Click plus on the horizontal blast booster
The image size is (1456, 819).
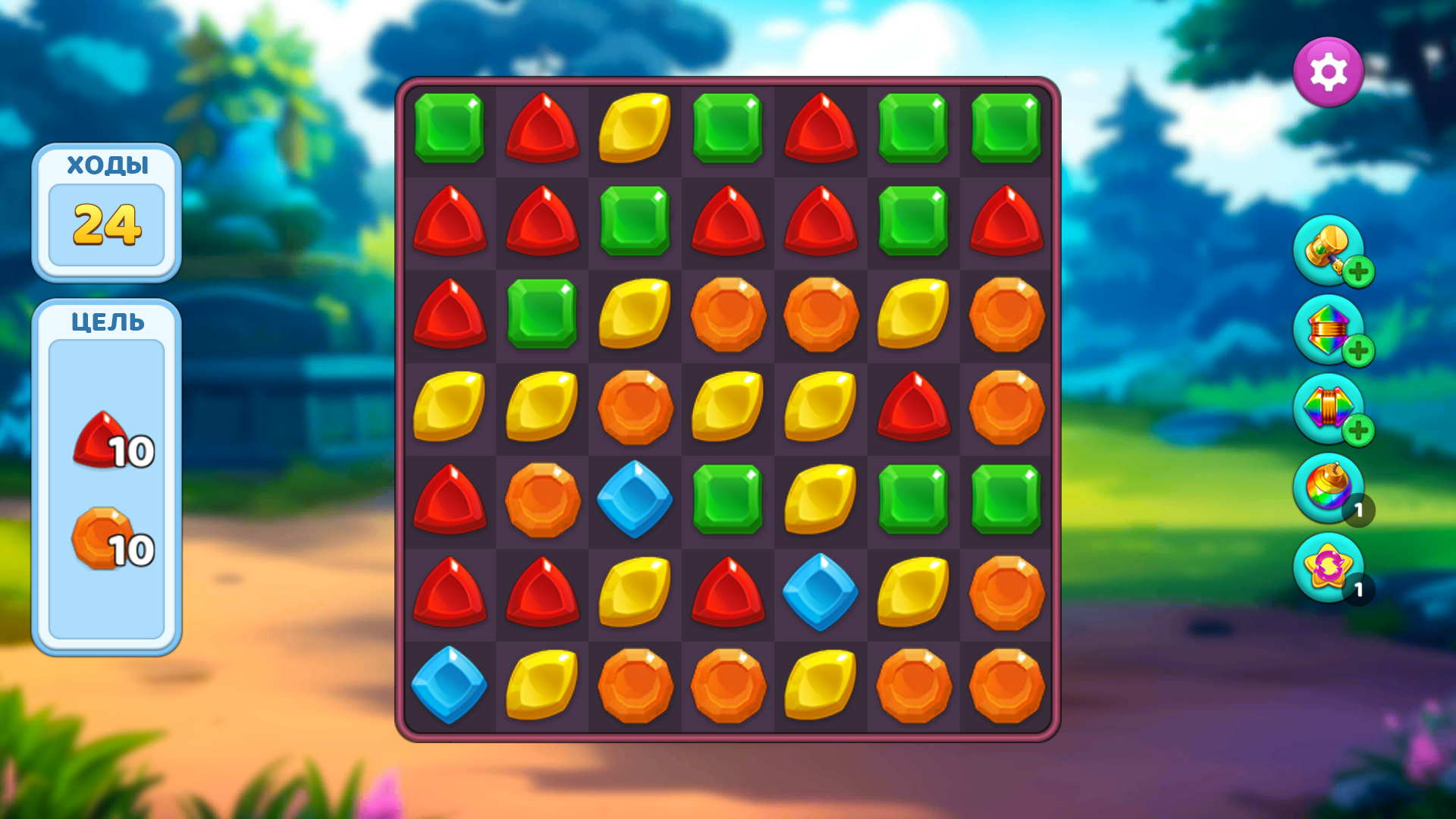(1358, 432)
